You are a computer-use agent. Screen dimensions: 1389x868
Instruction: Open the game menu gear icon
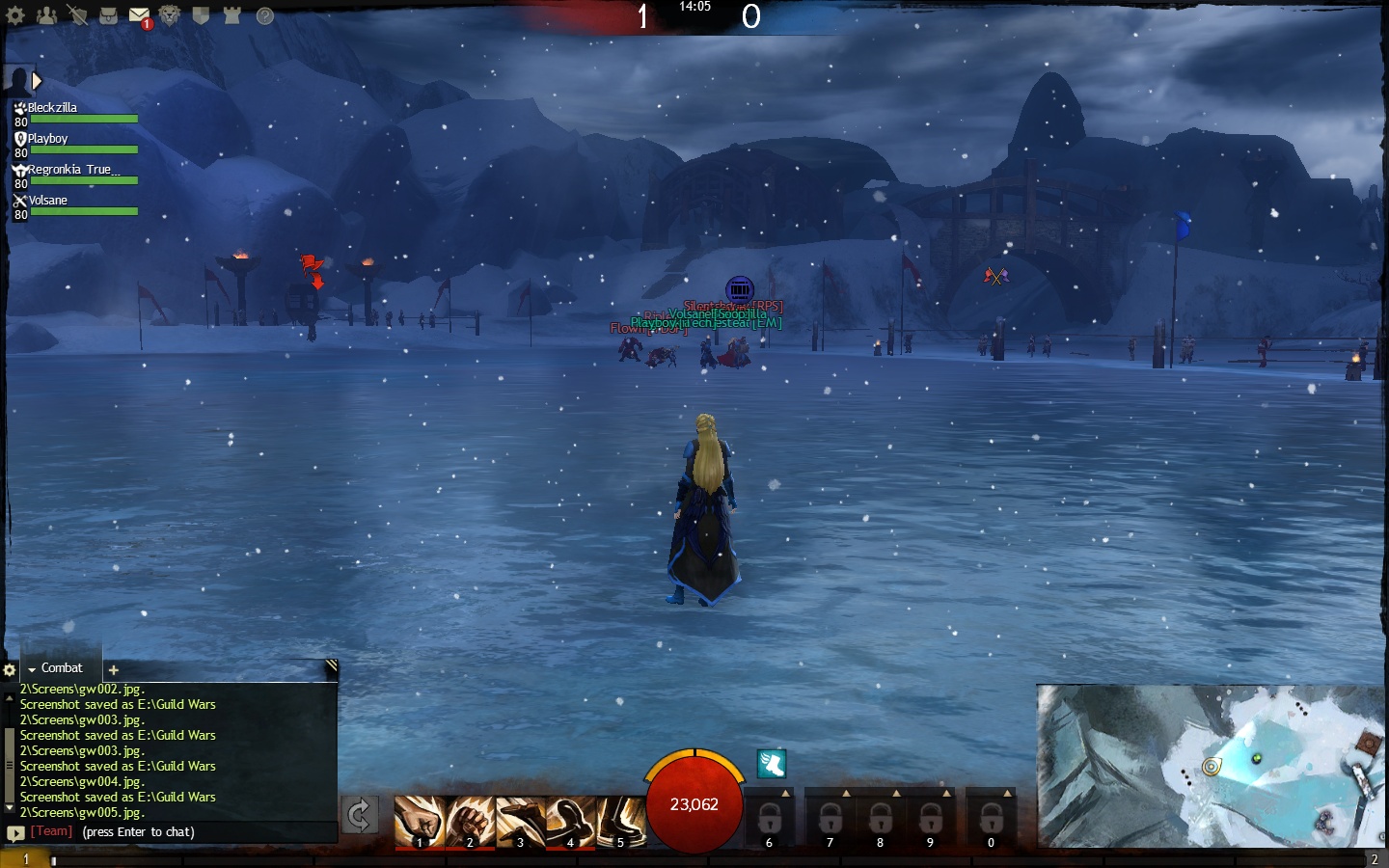15,15
